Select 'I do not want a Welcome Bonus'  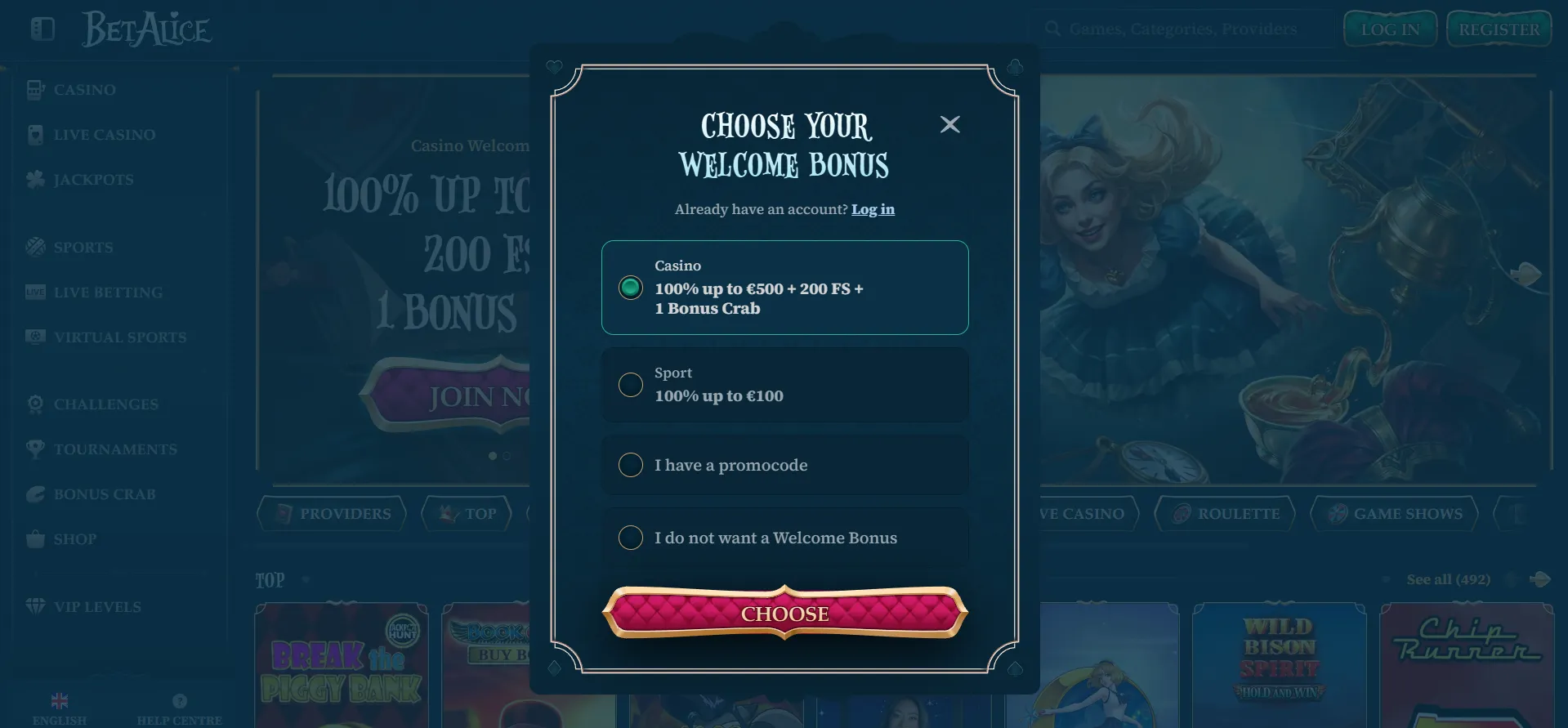[x=629, y=538]
